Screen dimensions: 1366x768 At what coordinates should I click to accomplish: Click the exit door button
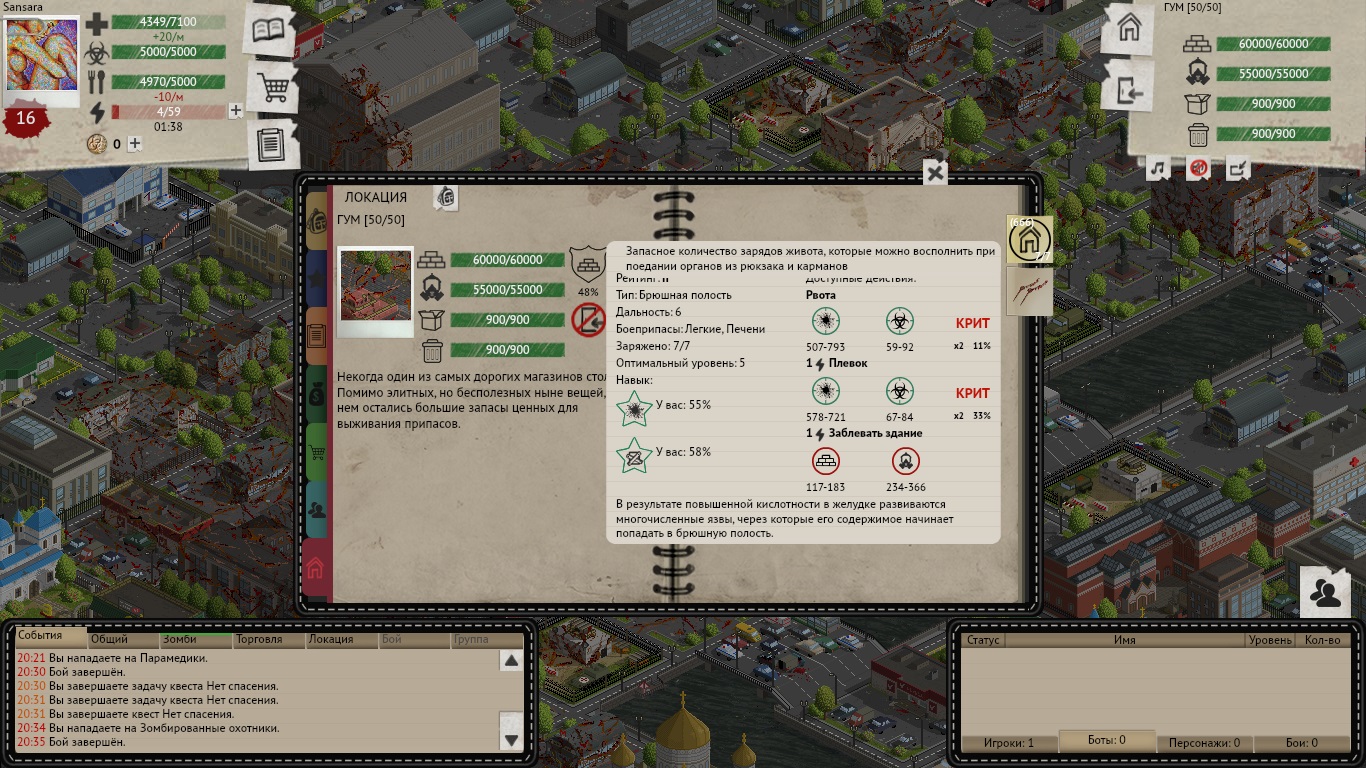(x=1129, y=92)
